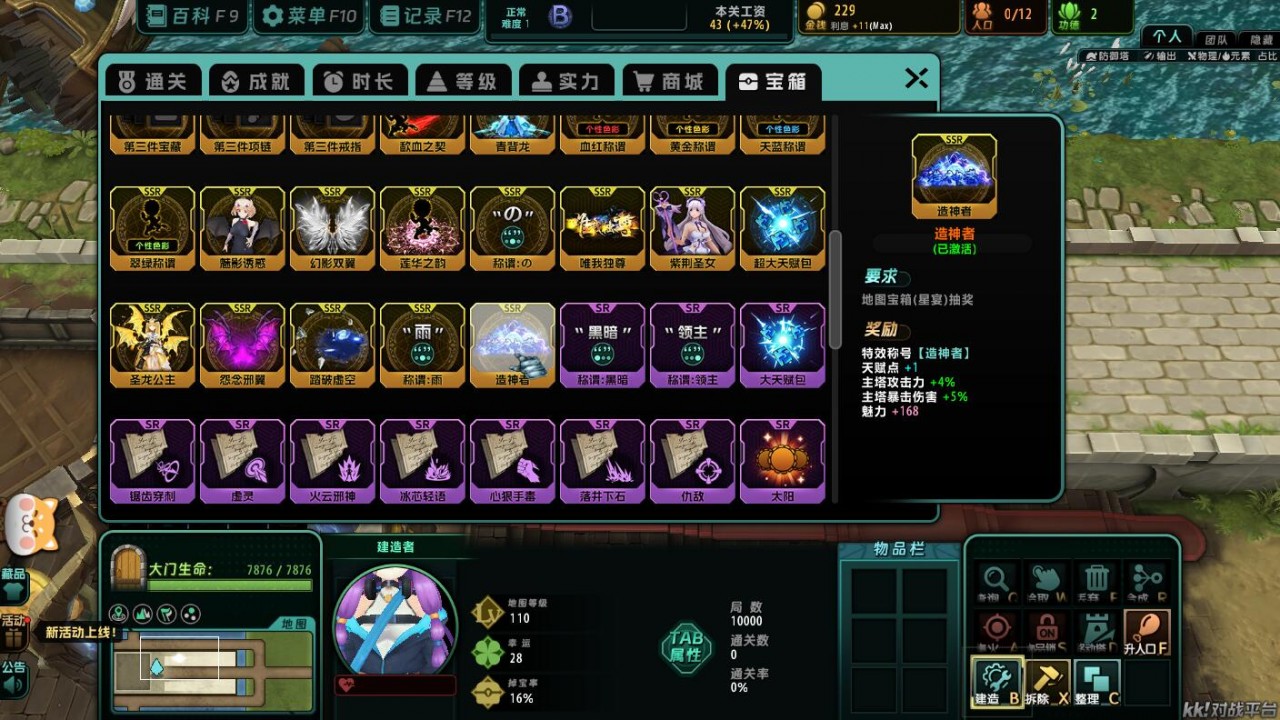Open the 菜单 F10 menu
The width and height of the screenshot is (1280, 720).
point(307,16)
